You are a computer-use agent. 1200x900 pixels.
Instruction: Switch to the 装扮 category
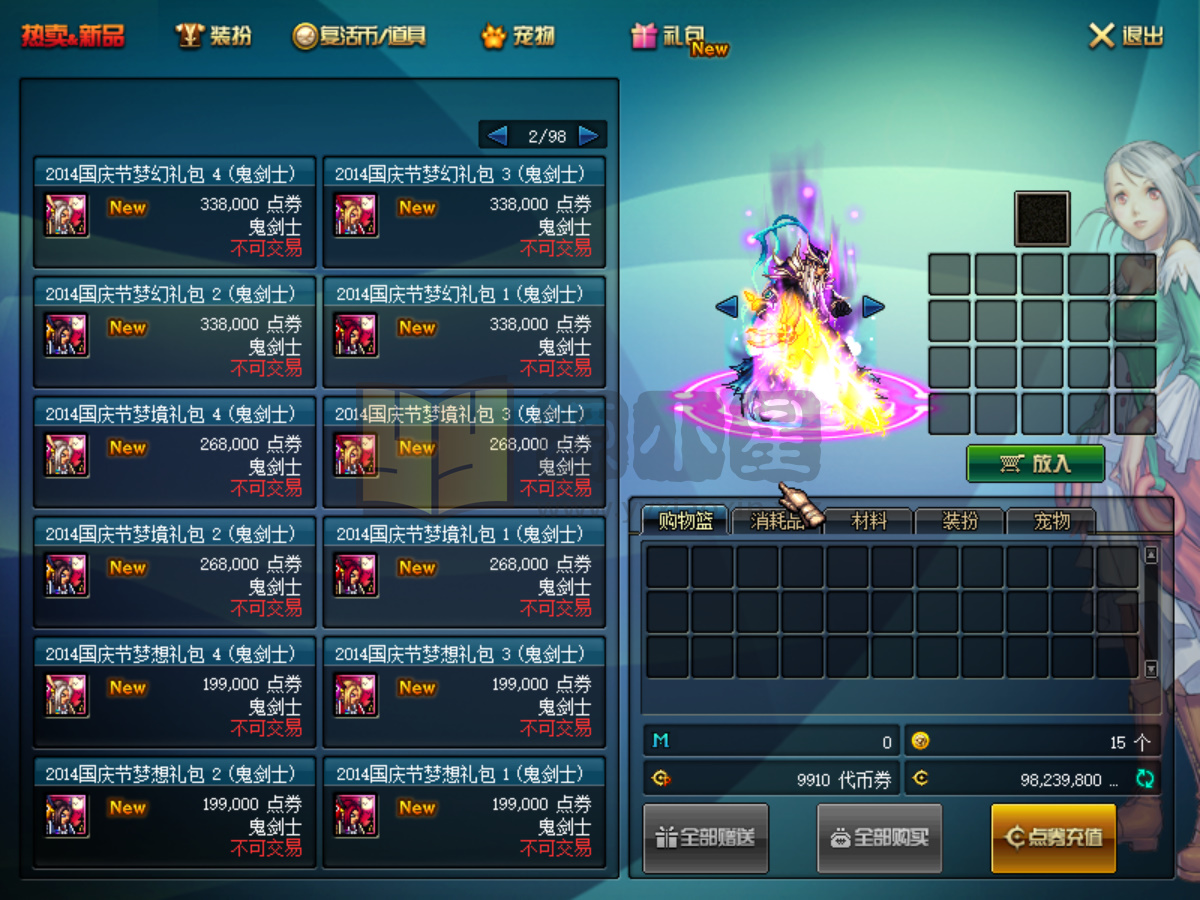214,37
